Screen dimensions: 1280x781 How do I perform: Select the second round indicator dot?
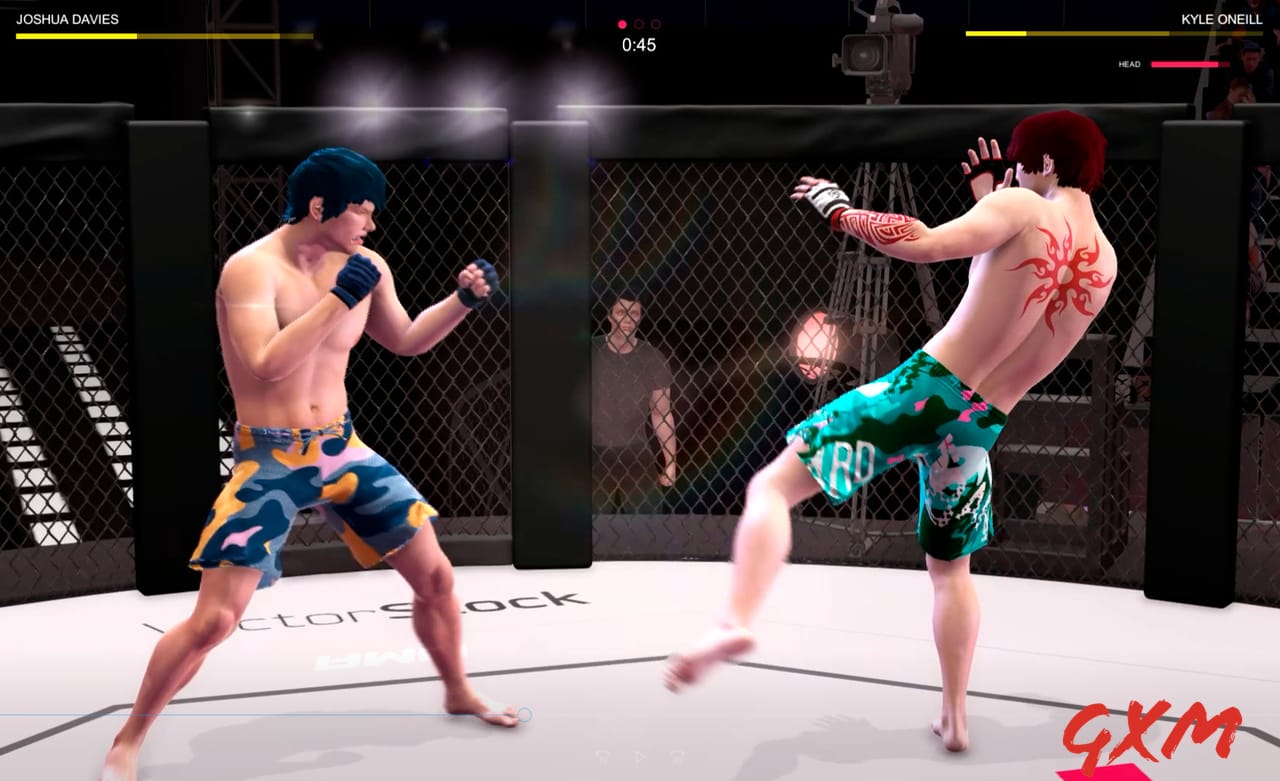(x=640, y=22)
